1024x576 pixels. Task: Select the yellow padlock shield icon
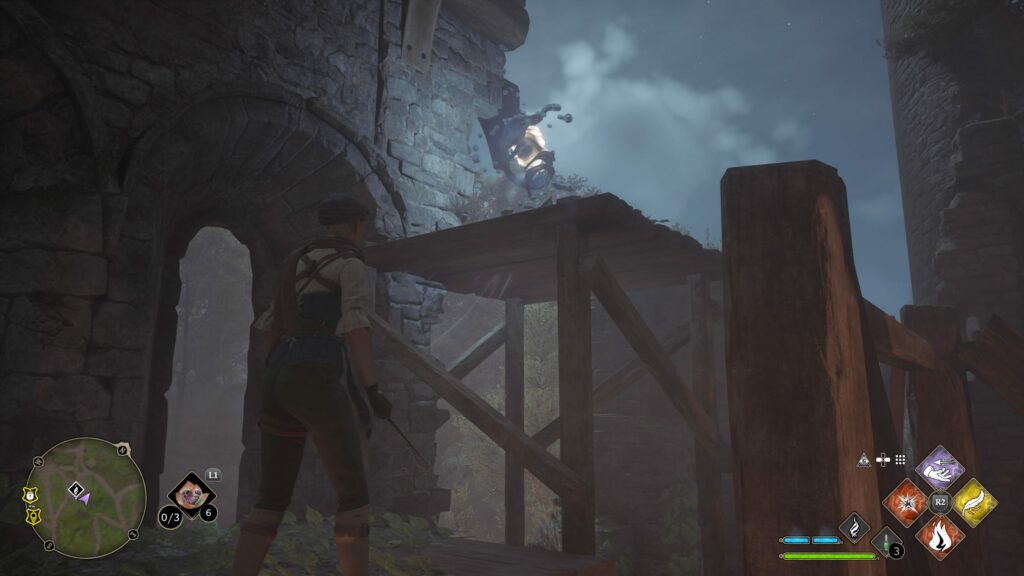(x=30, y=494)
